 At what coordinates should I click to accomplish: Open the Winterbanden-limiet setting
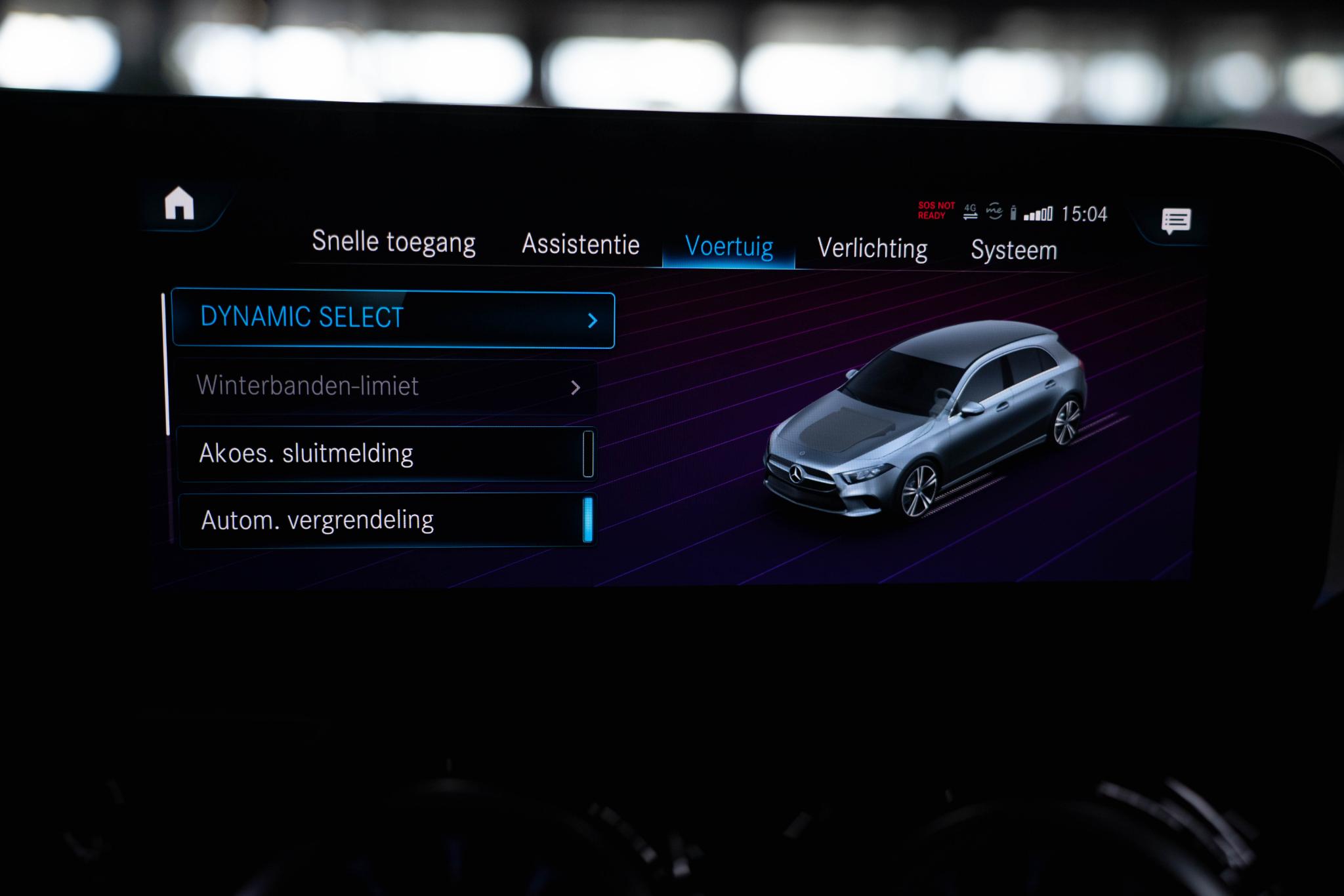[387, 386]
